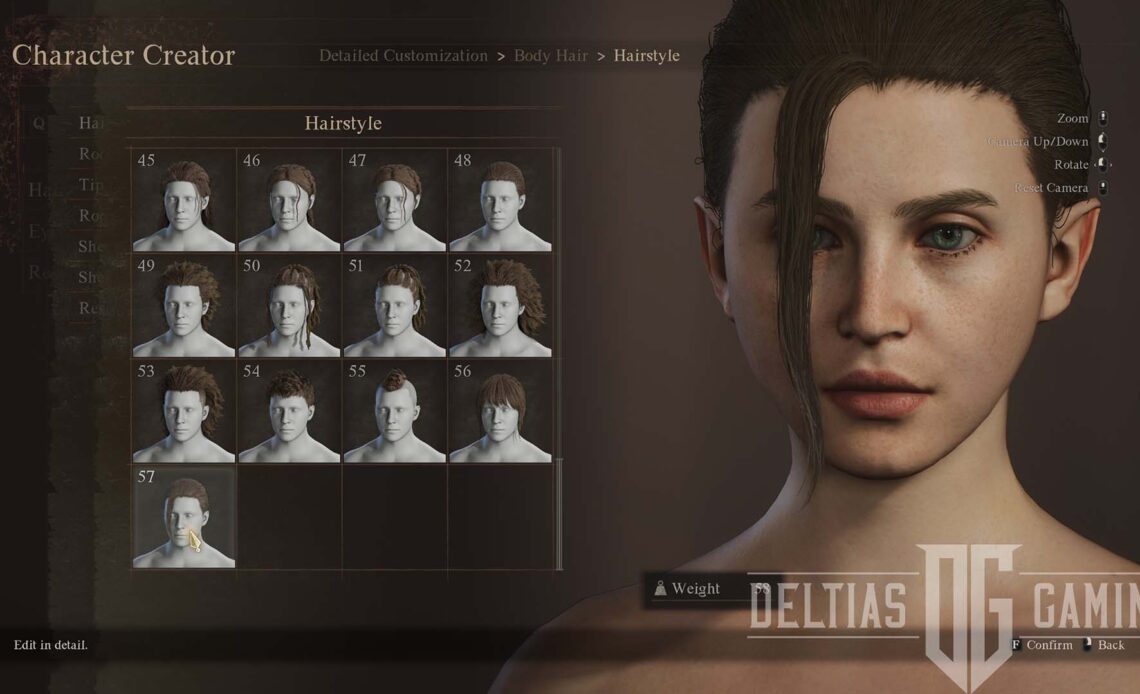Select the dreadlock hairstyle 50
The image size is (1140, 694).
tap(289, 305)
